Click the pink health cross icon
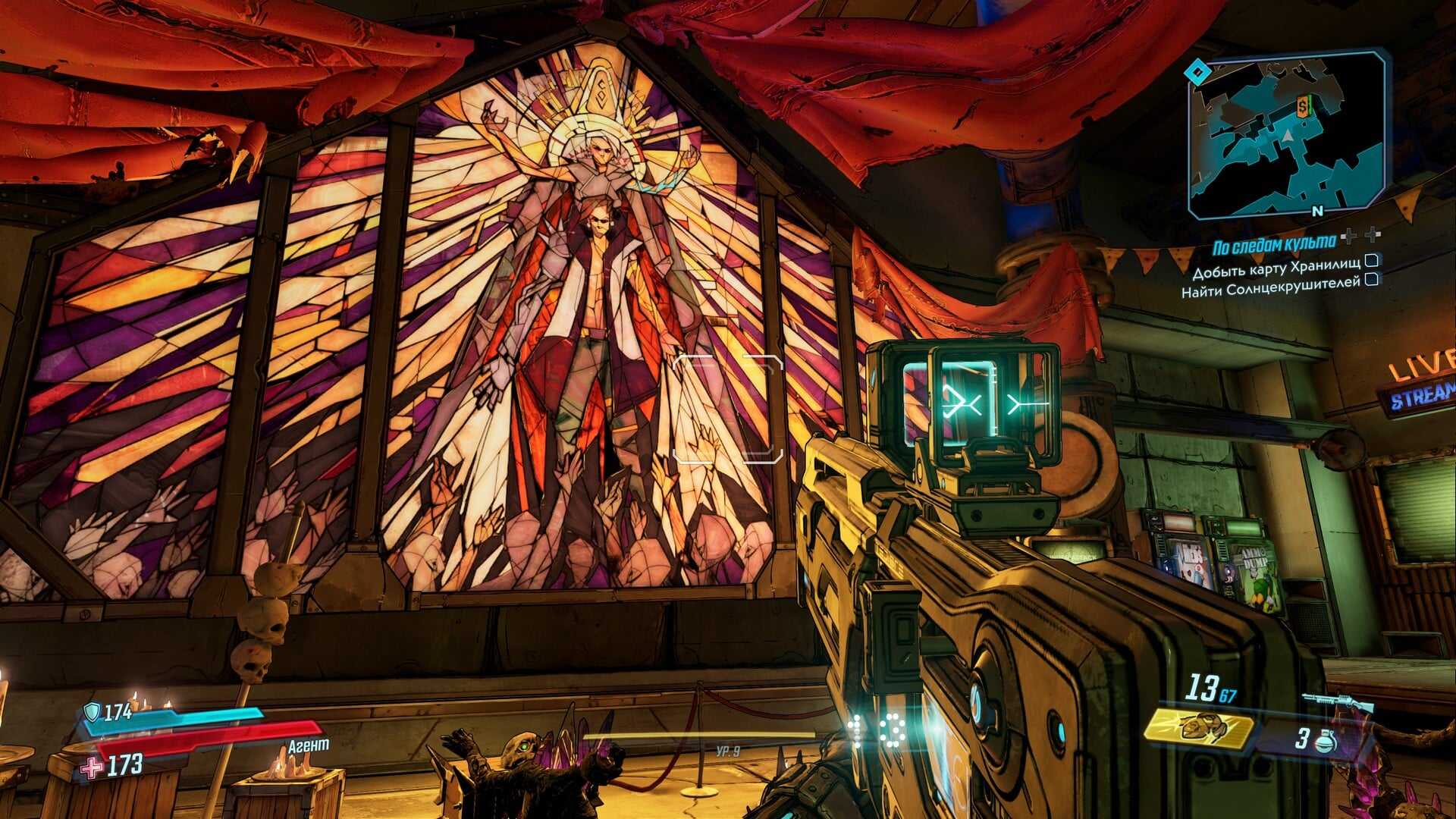Image resolution: width=1456 pixels, height=819 pixels. tap(92, 767)
